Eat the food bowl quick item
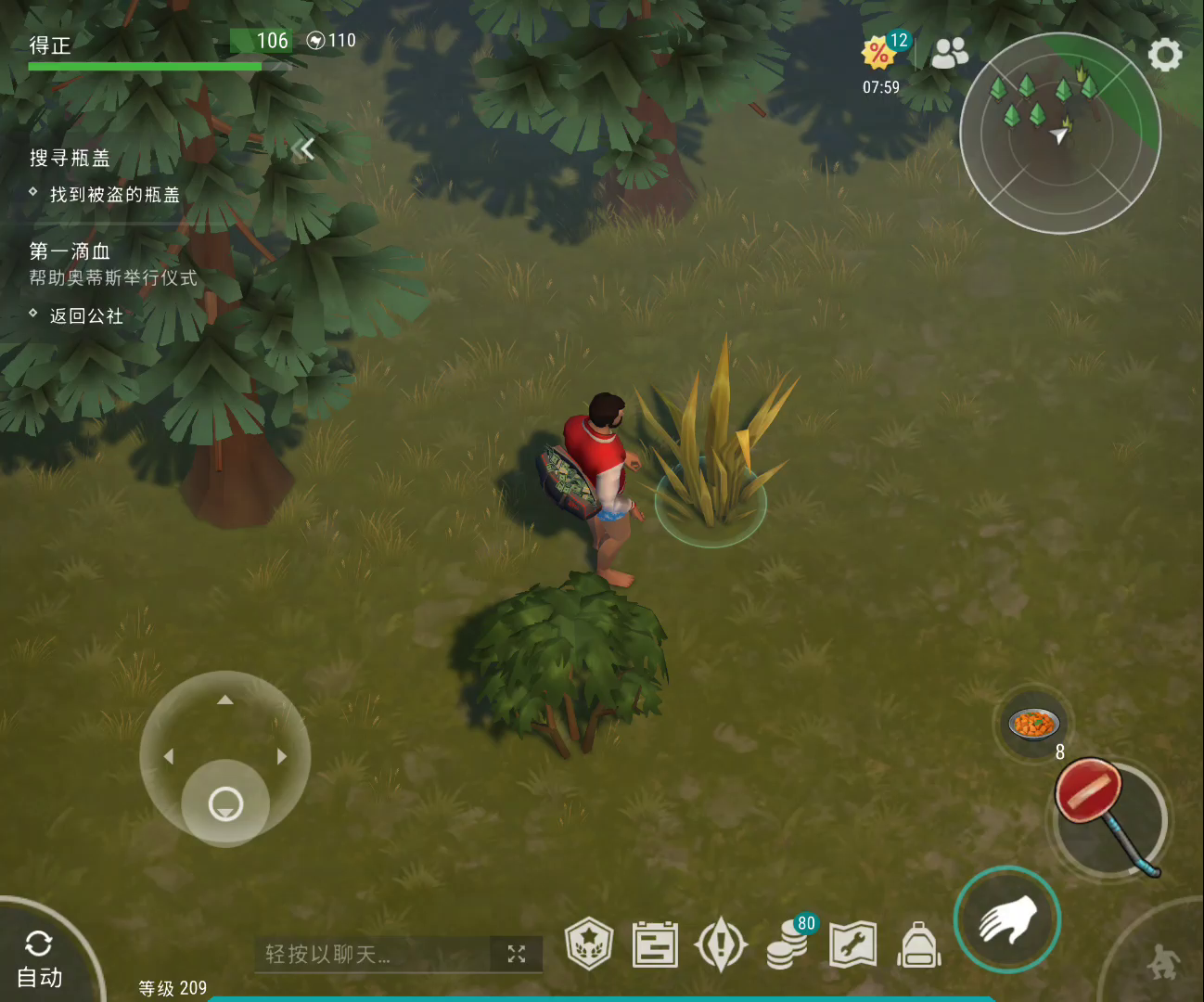 [x=1033, y=724]
